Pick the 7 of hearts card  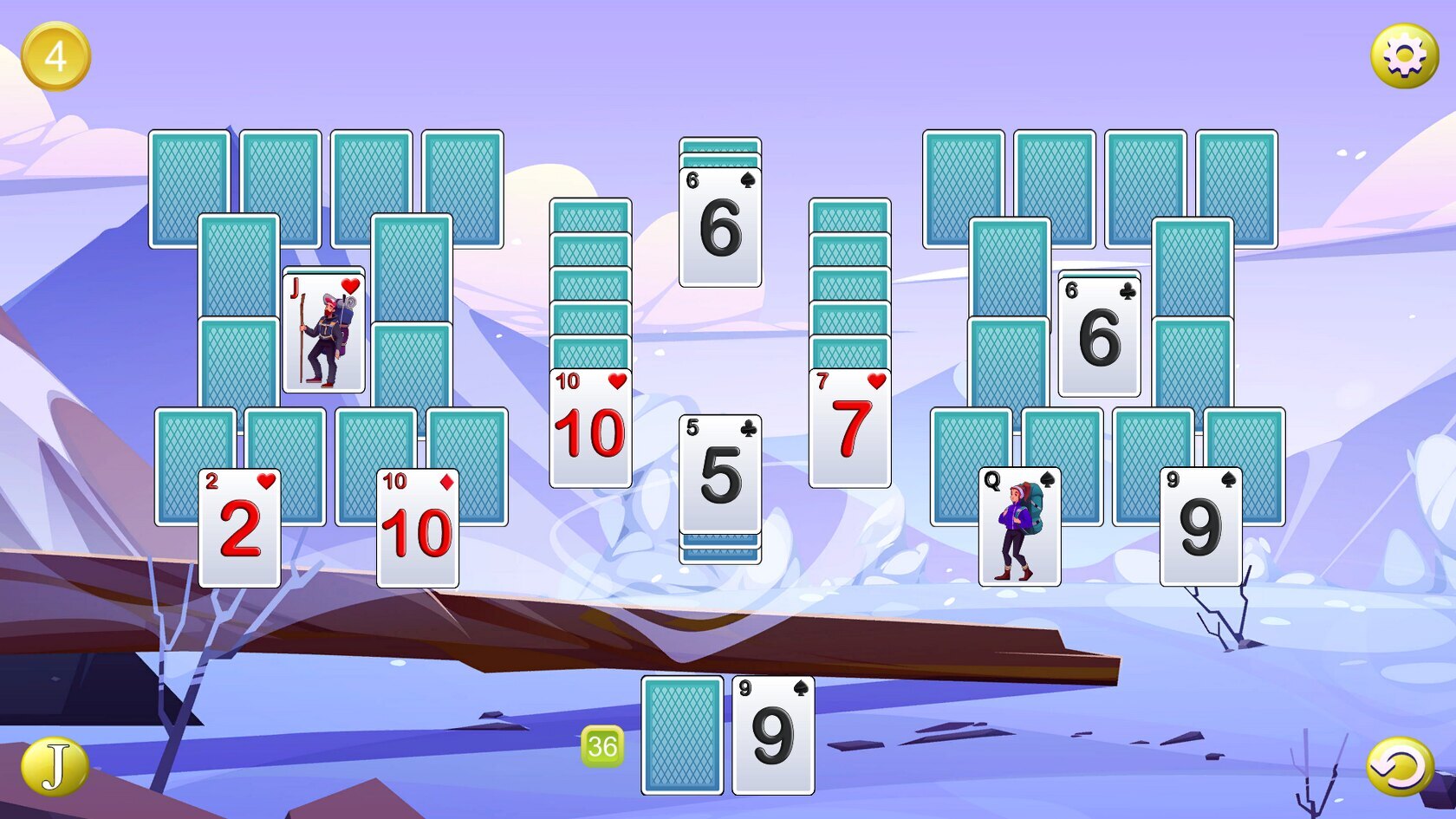[x=849, y=428]
